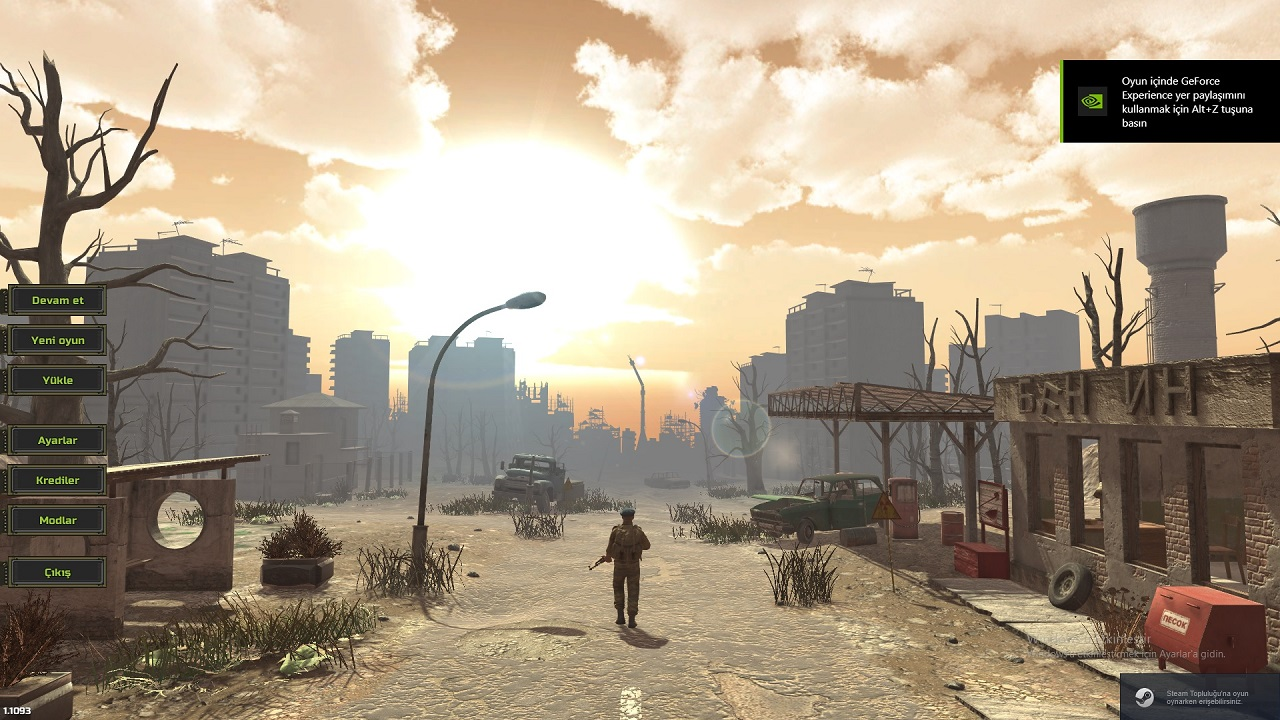Start a new game via Yeni oyun
The height and width of the screenshot is (720, 1280).
click(x=57, y=340)
